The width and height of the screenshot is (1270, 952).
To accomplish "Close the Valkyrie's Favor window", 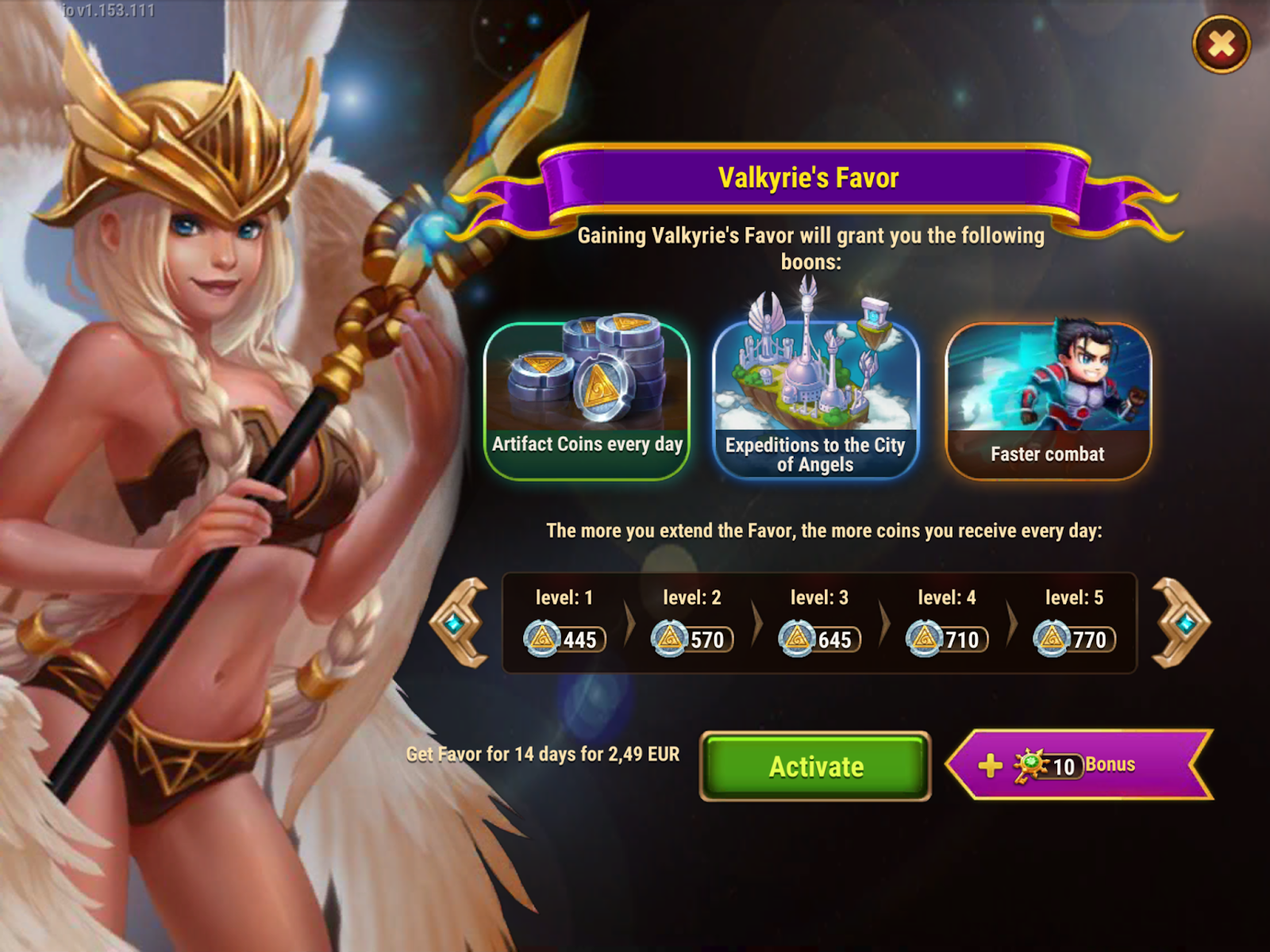I will pos(1221,44).
